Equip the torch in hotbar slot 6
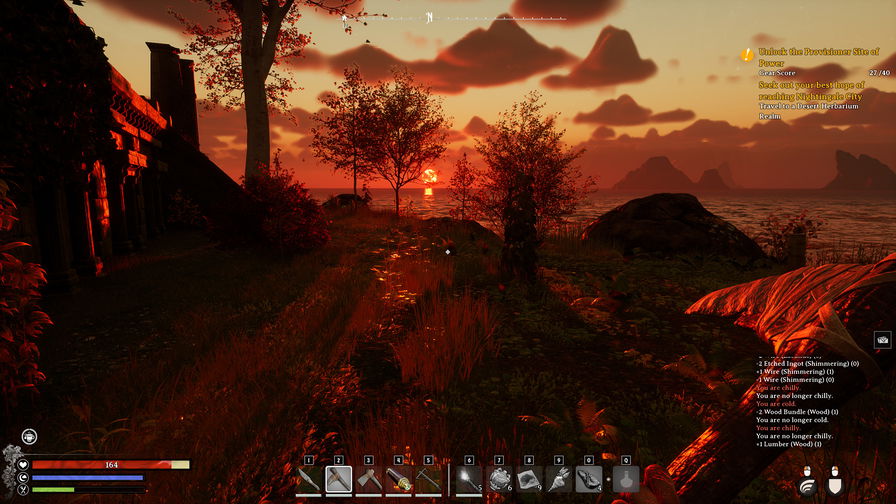Image resolution: width=896 pixels, height=504 pixels. [469, 480]
